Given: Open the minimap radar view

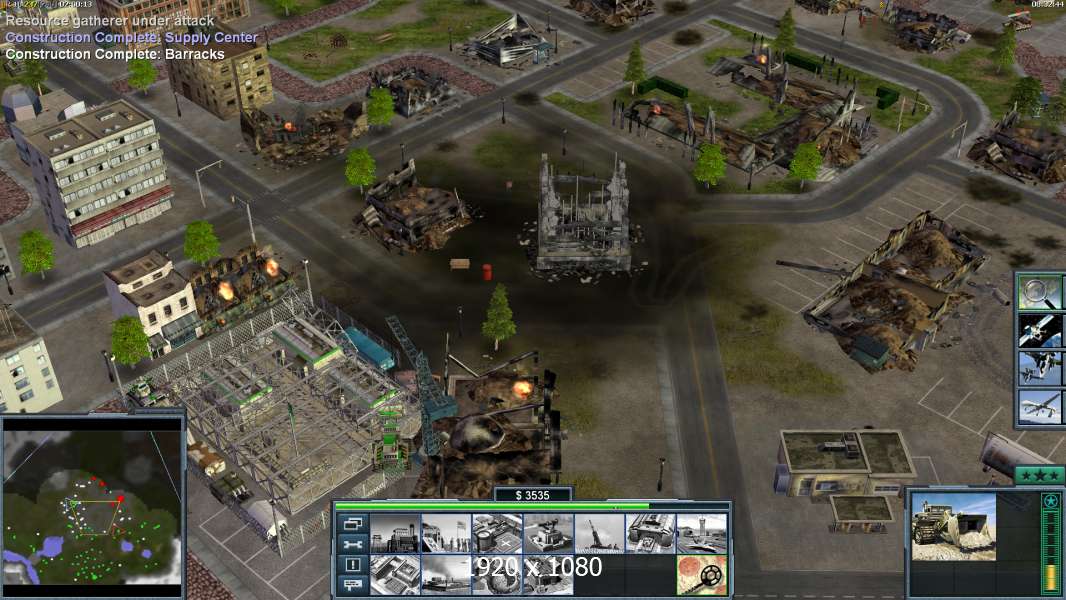Looking at the screenshot, I should coord(93,502).
